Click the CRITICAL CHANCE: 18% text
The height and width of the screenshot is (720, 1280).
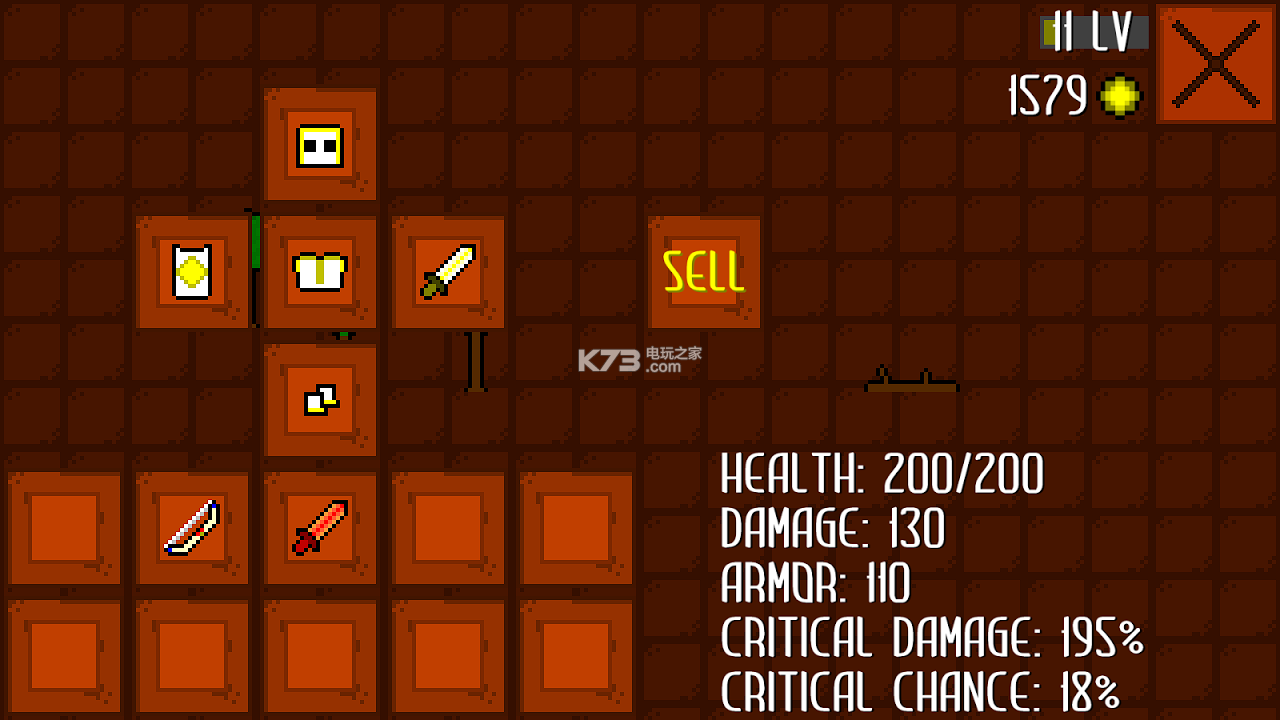(x=920, y=692)
